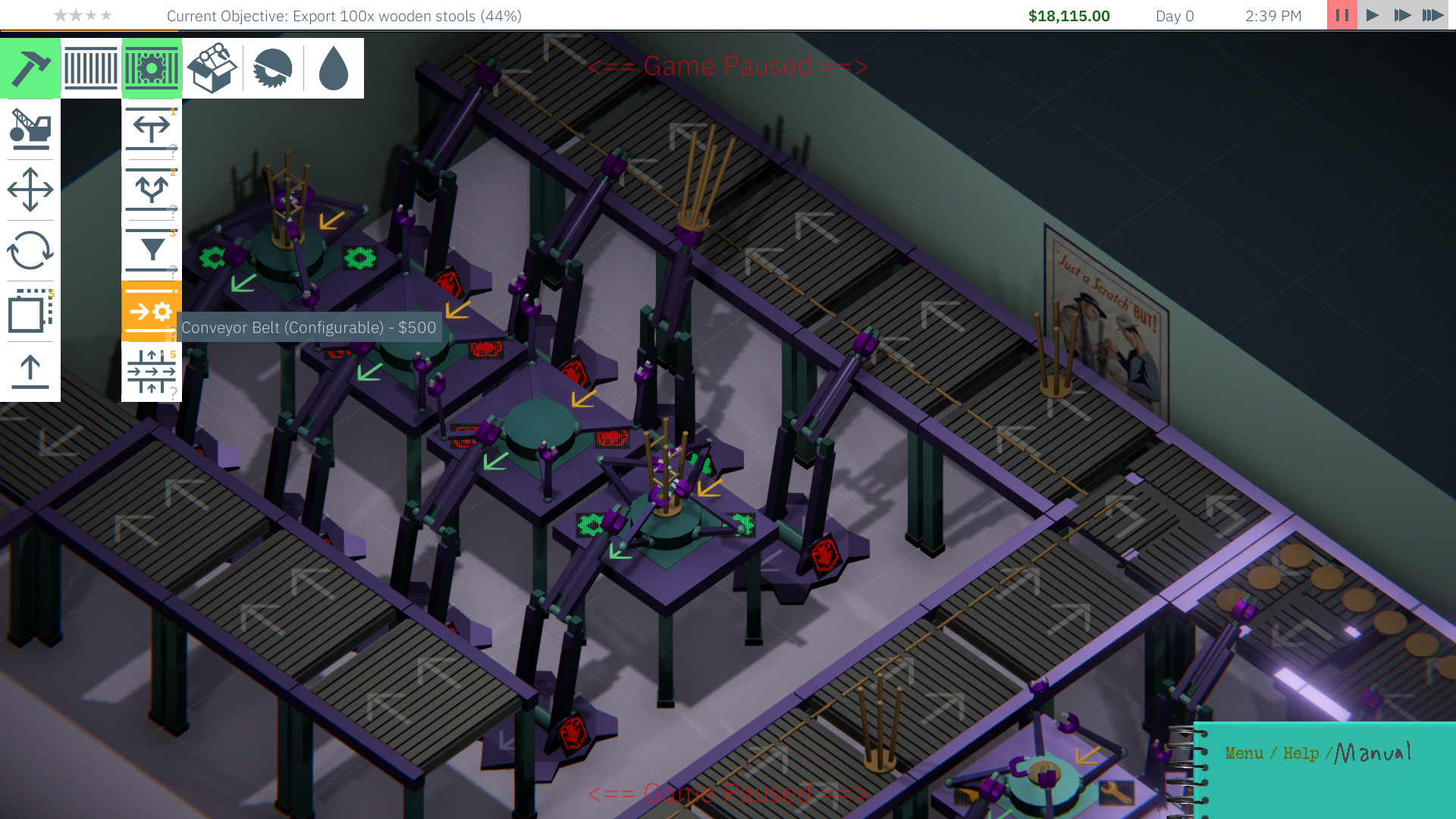Pick the T-shaped two-way splitter belt

[152, 129]
